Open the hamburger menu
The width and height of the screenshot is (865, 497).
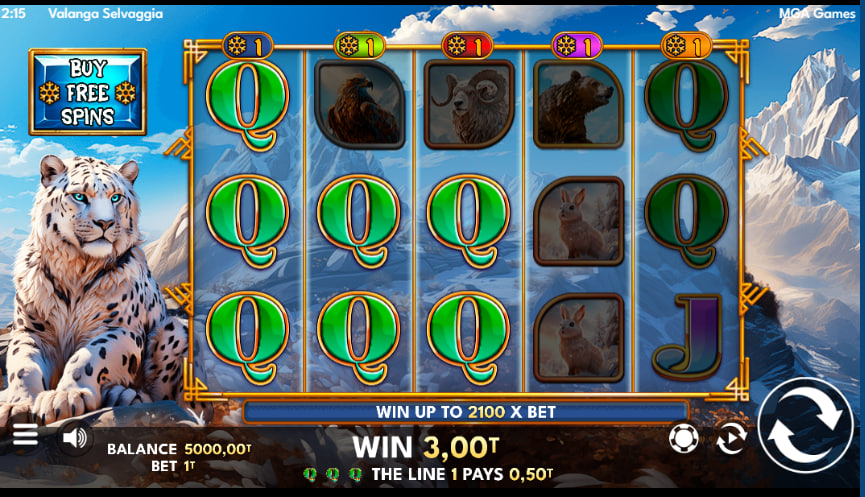coord(25,435)
